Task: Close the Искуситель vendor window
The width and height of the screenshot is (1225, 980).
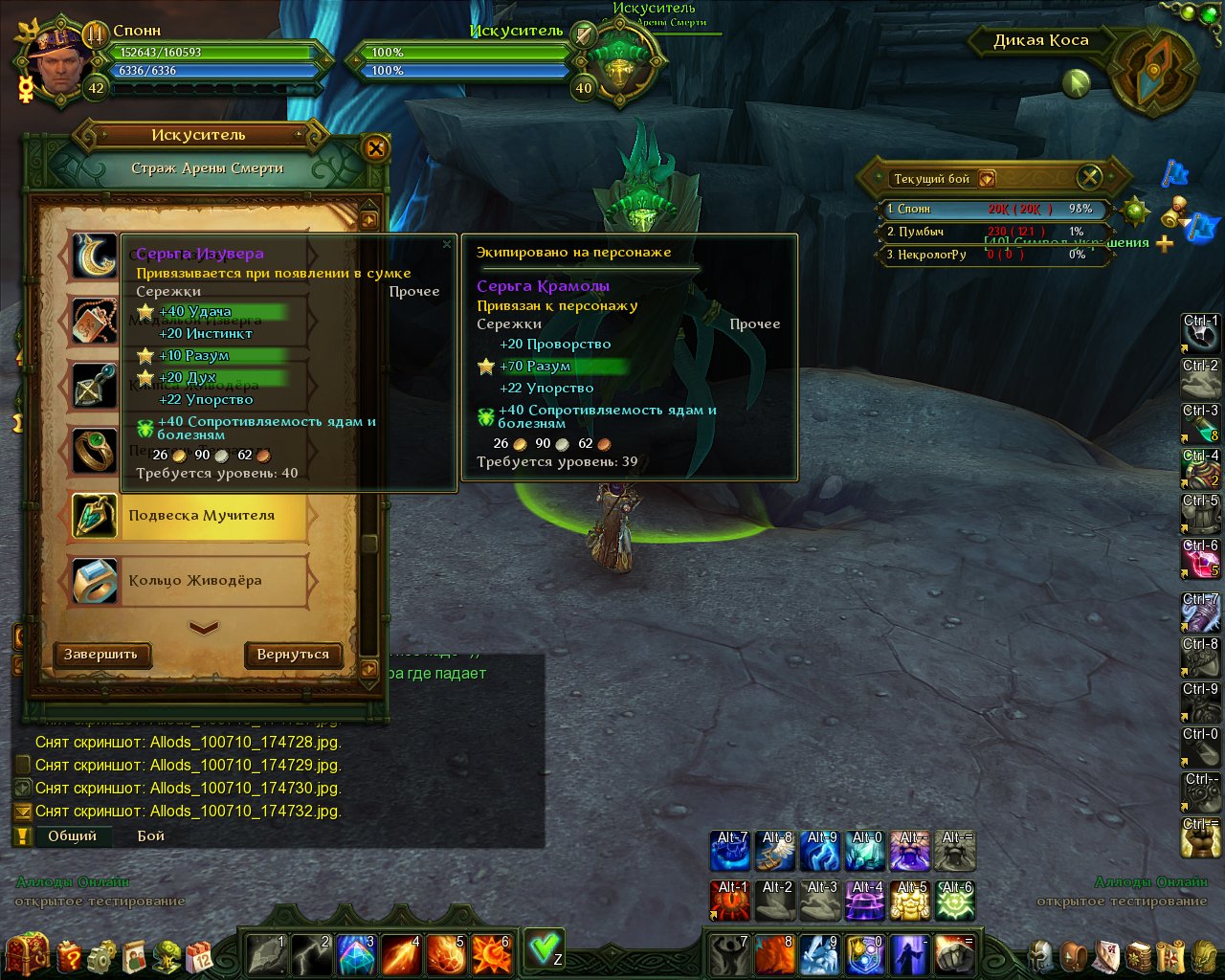Action: tap(375, 148)
